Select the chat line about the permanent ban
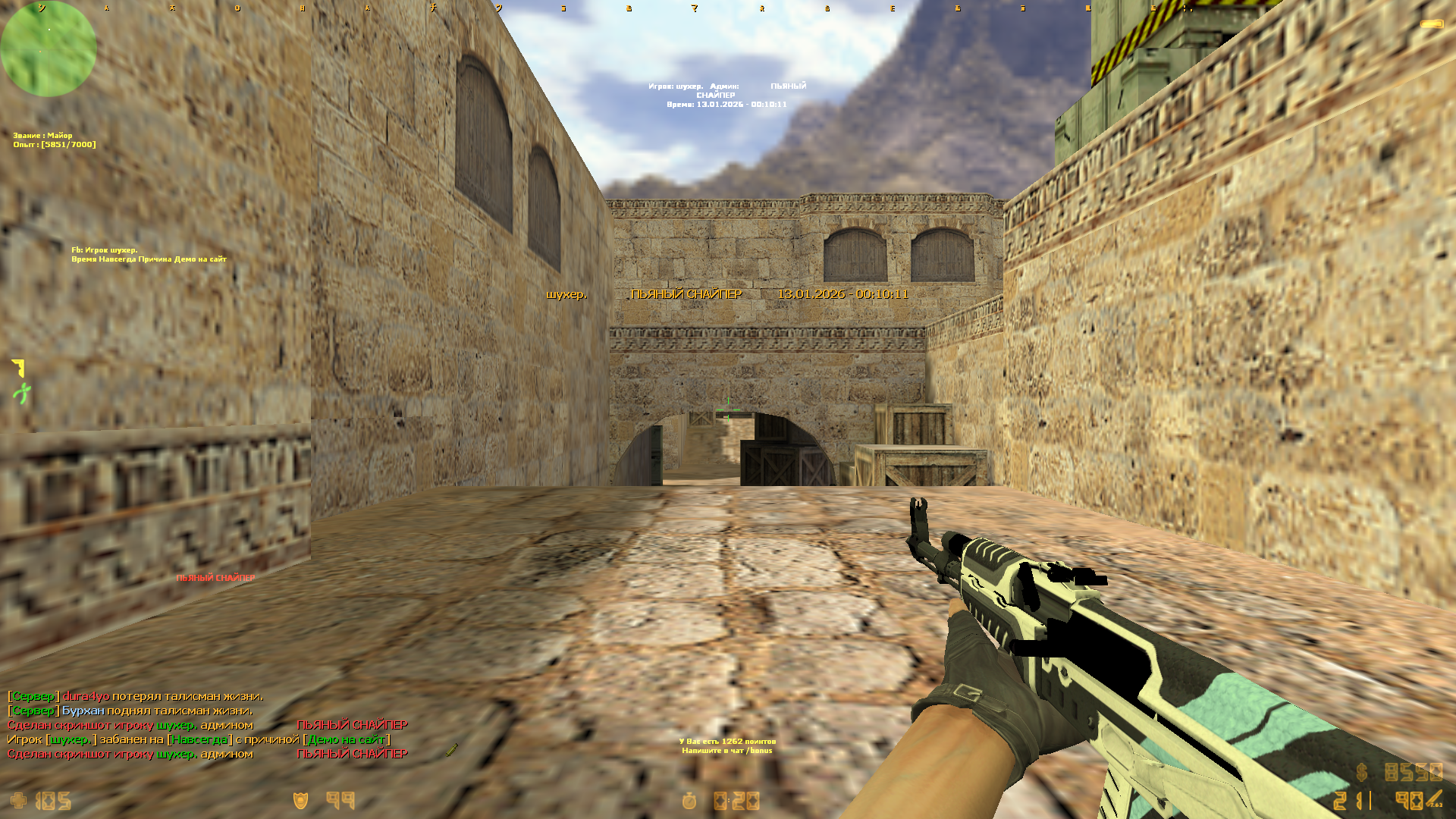 pyautogui.click(x=199, y=739)
